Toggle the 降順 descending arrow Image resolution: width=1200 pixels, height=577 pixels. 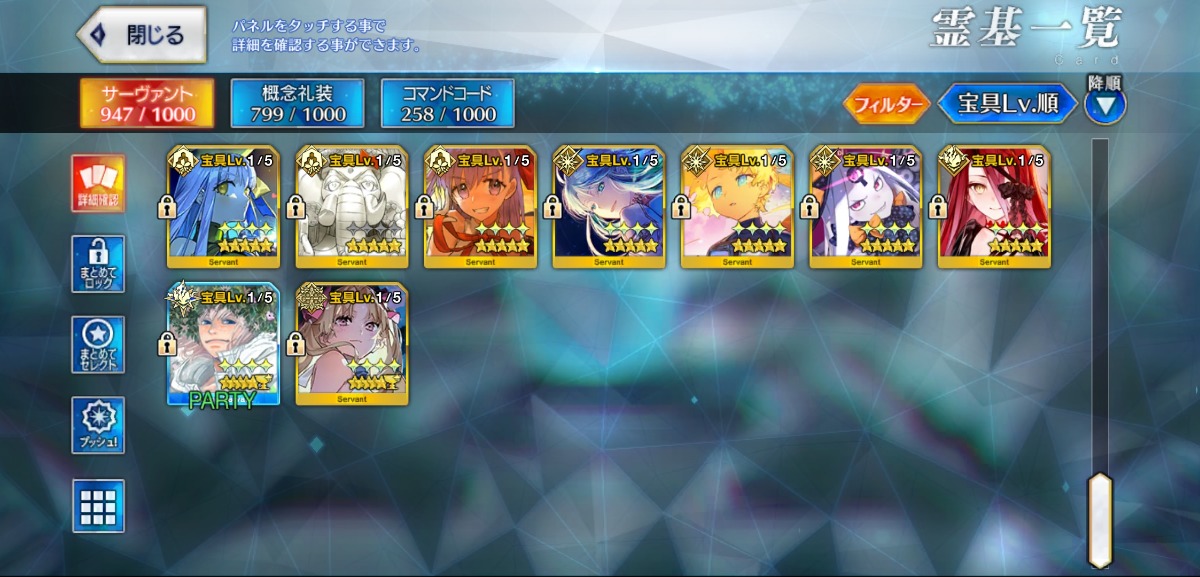[x=1105, y=103]
